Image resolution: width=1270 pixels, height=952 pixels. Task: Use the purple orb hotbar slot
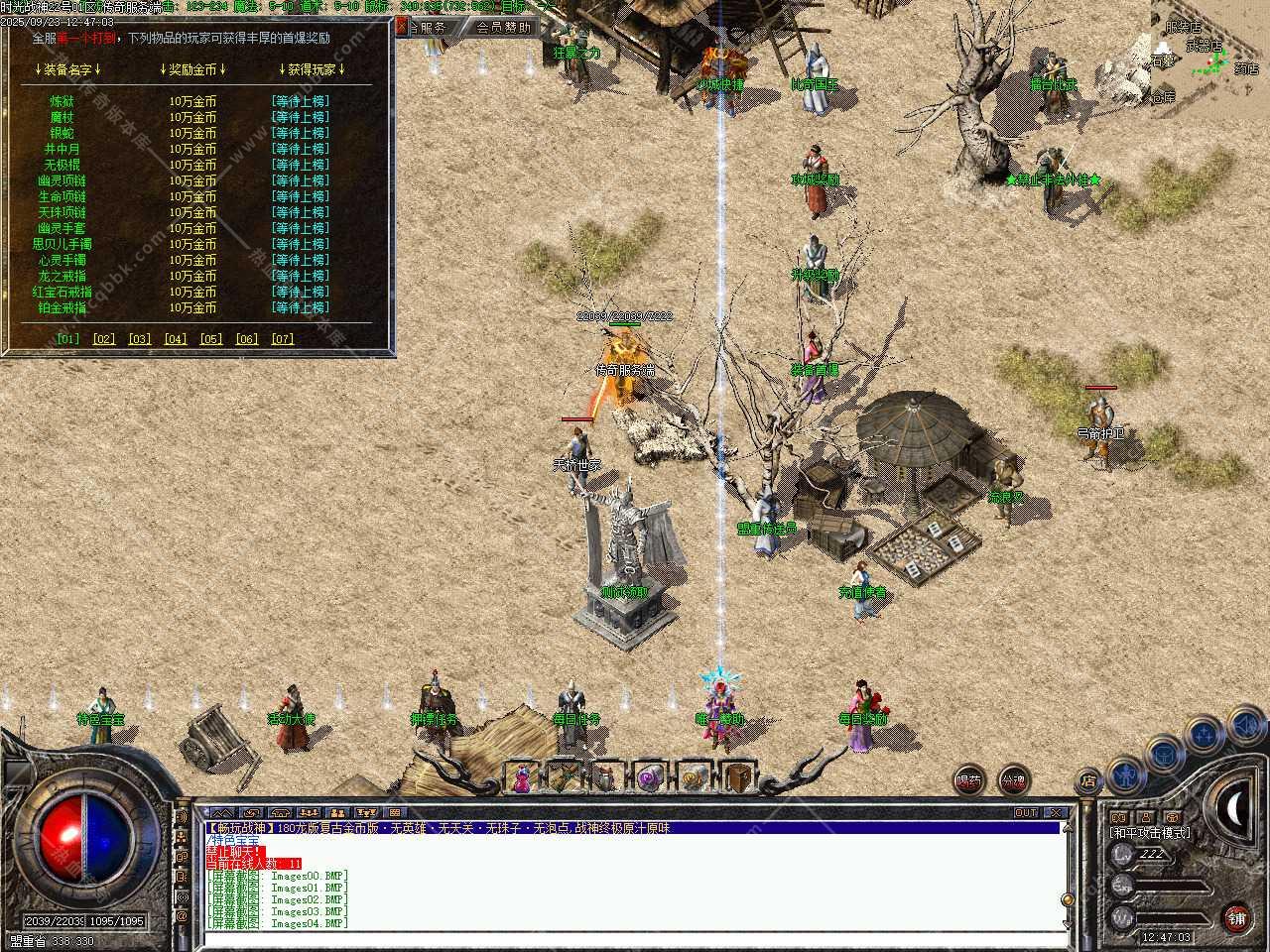651,777
